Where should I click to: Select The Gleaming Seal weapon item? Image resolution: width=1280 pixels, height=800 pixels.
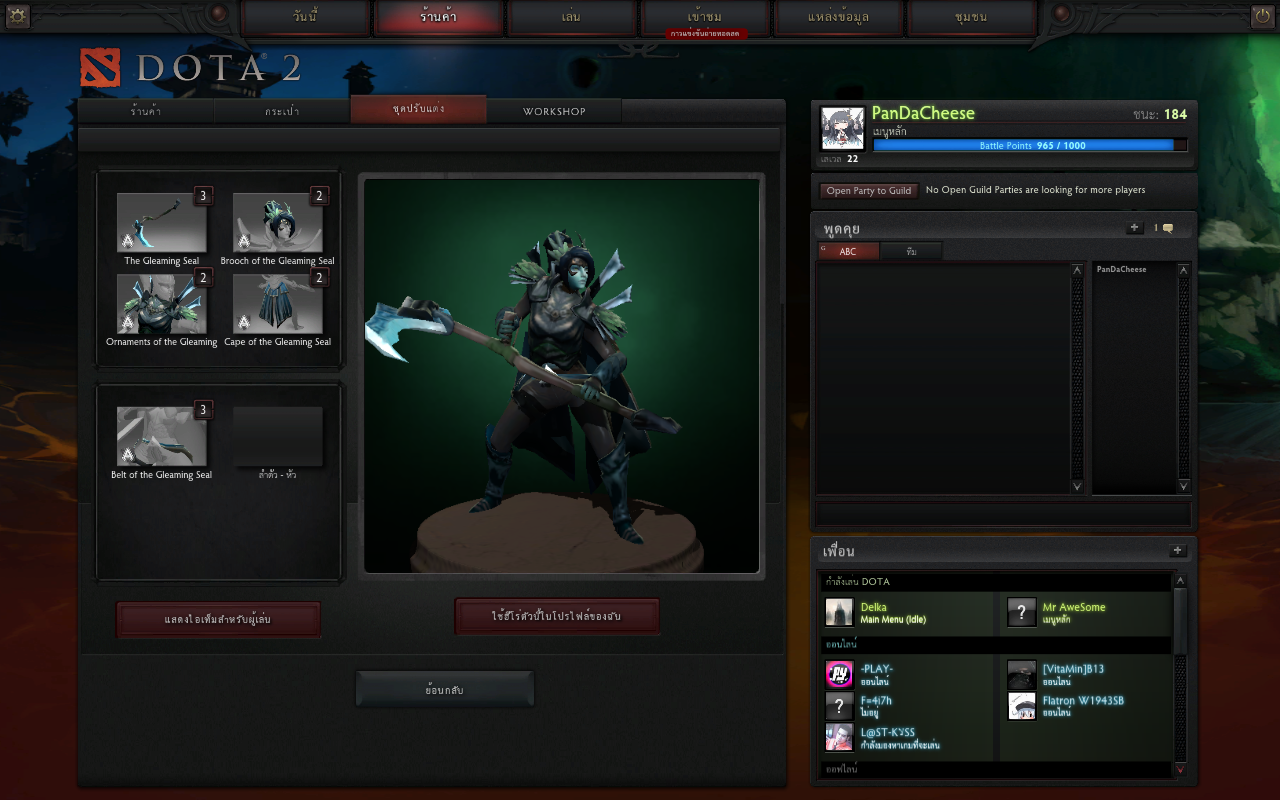(x=162, y=223)
